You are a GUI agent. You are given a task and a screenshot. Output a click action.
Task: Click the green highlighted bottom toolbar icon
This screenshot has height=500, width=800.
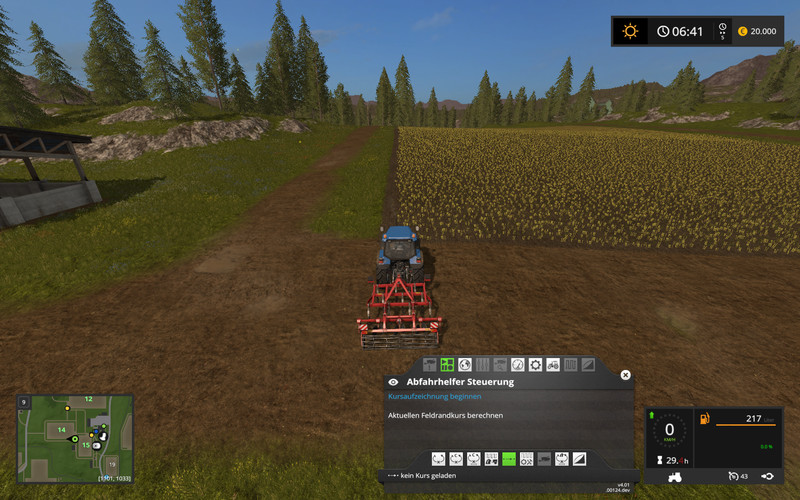(x=509, y=459)
